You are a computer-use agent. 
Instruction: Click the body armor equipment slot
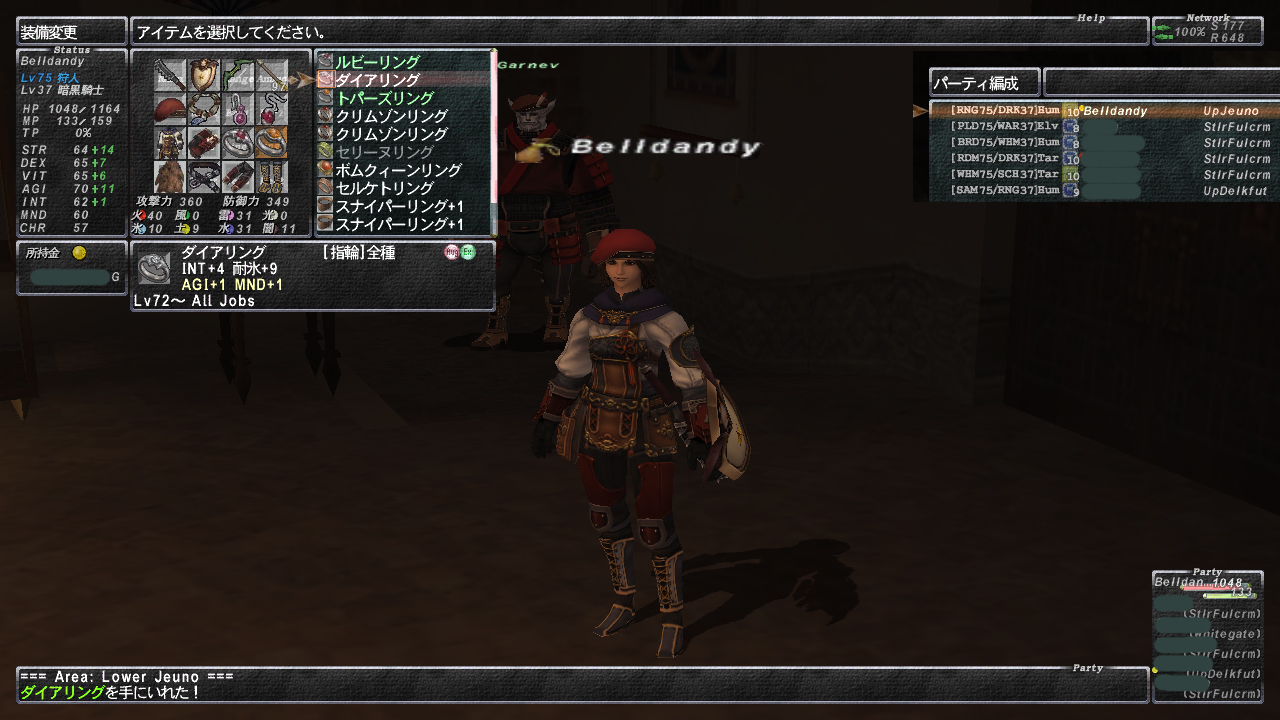click(x=171, y=143)
